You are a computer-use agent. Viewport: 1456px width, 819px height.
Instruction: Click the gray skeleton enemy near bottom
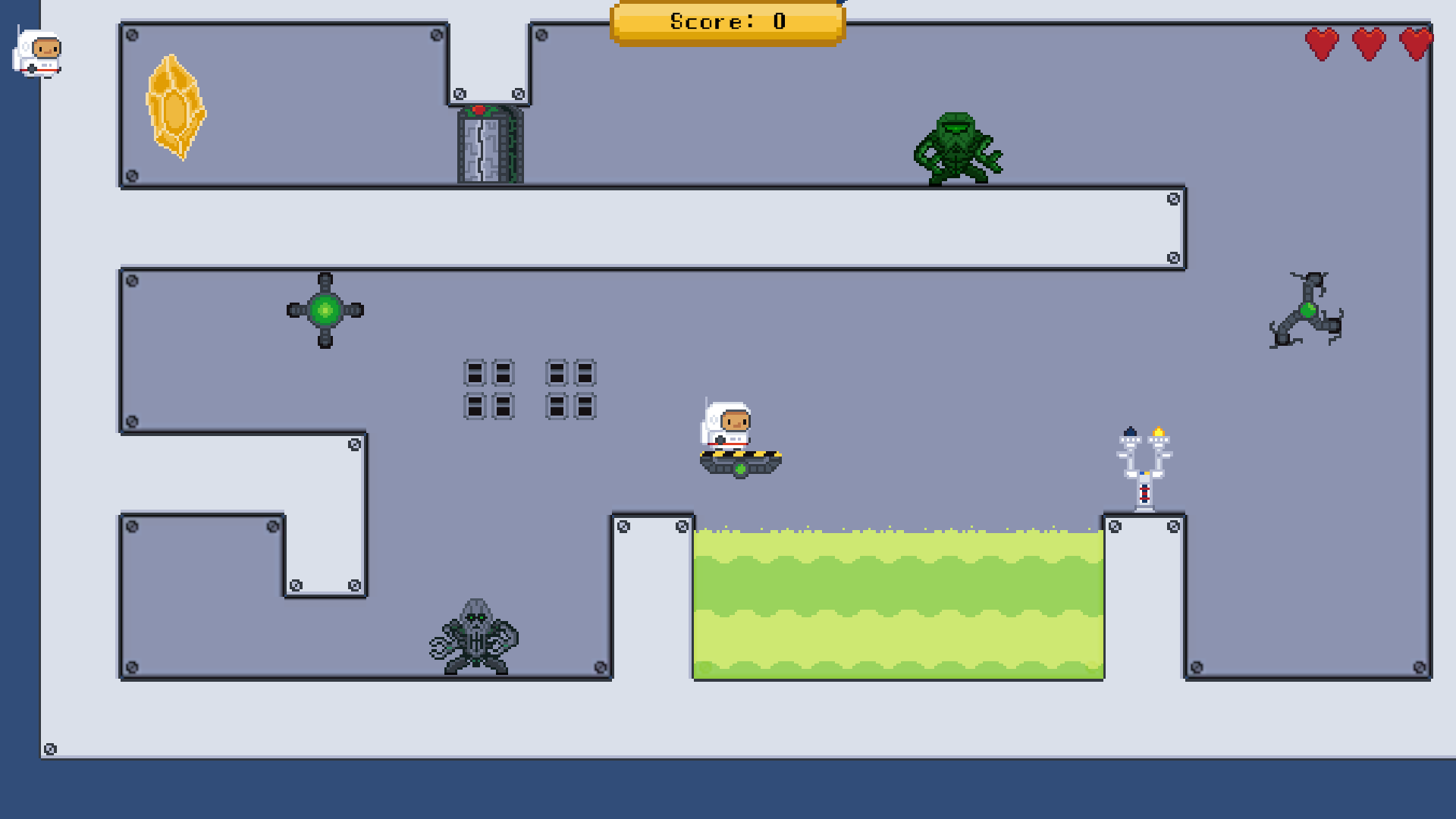[476, 637]
